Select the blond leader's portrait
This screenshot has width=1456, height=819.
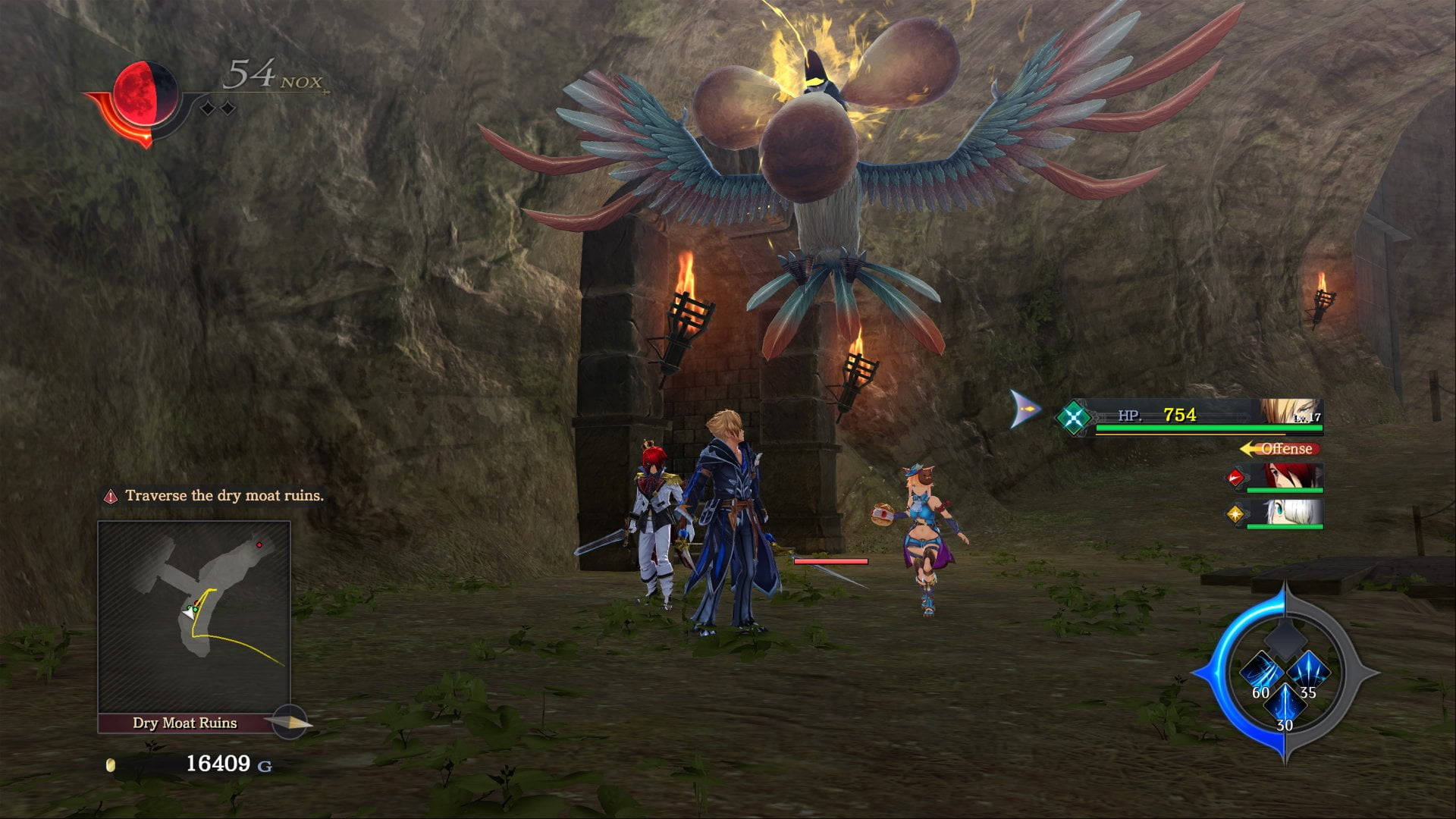point(1290,412)
